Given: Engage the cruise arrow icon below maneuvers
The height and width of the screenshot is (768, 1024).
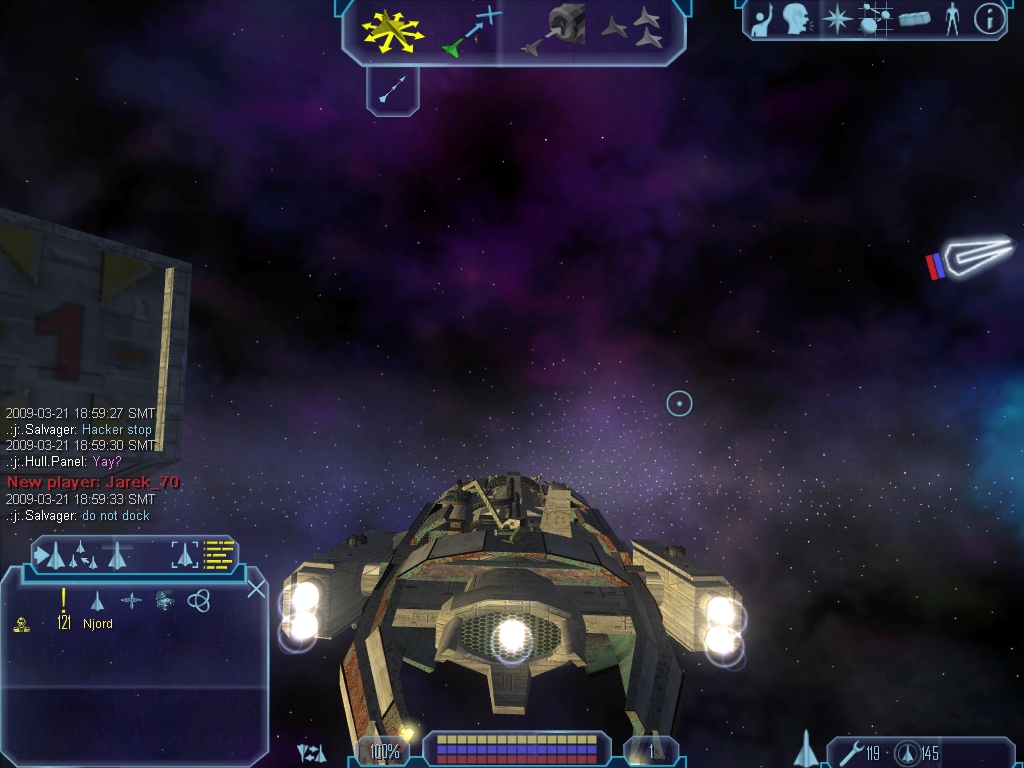Looking at the screenshot, I should click(x=392, y=90).
